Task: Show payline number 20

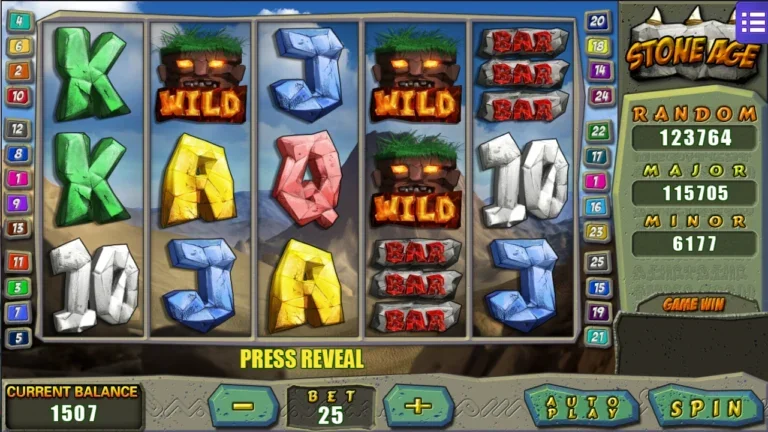Action: [x=598, y=21]
